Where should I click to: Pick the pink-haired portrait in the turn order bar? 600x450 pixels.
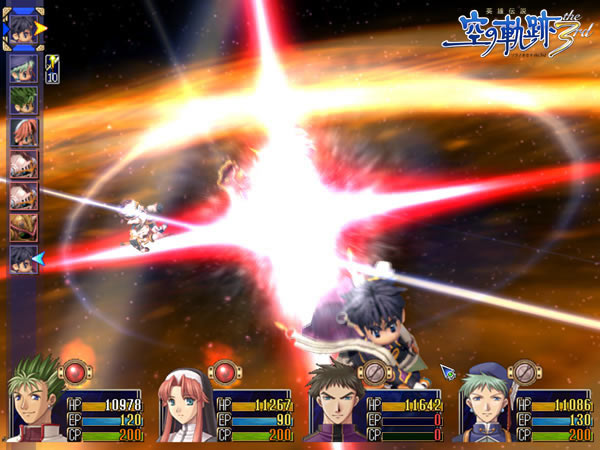[x=23, y=132]
